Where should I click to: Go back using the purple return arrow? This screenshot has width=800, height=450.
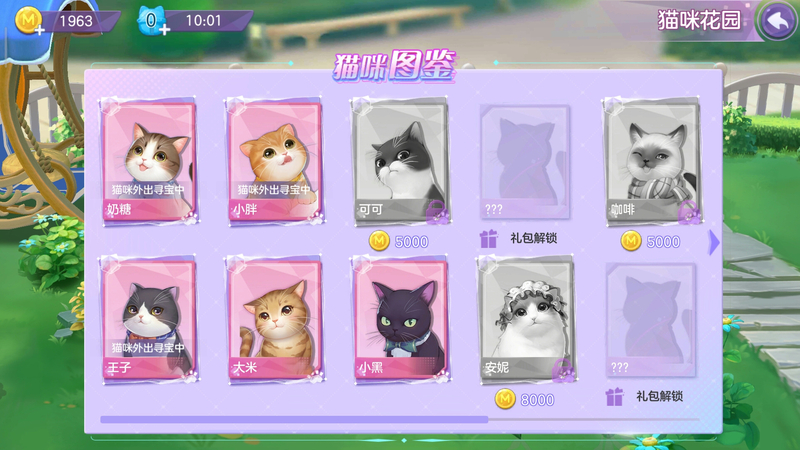[x=775, y=21]
